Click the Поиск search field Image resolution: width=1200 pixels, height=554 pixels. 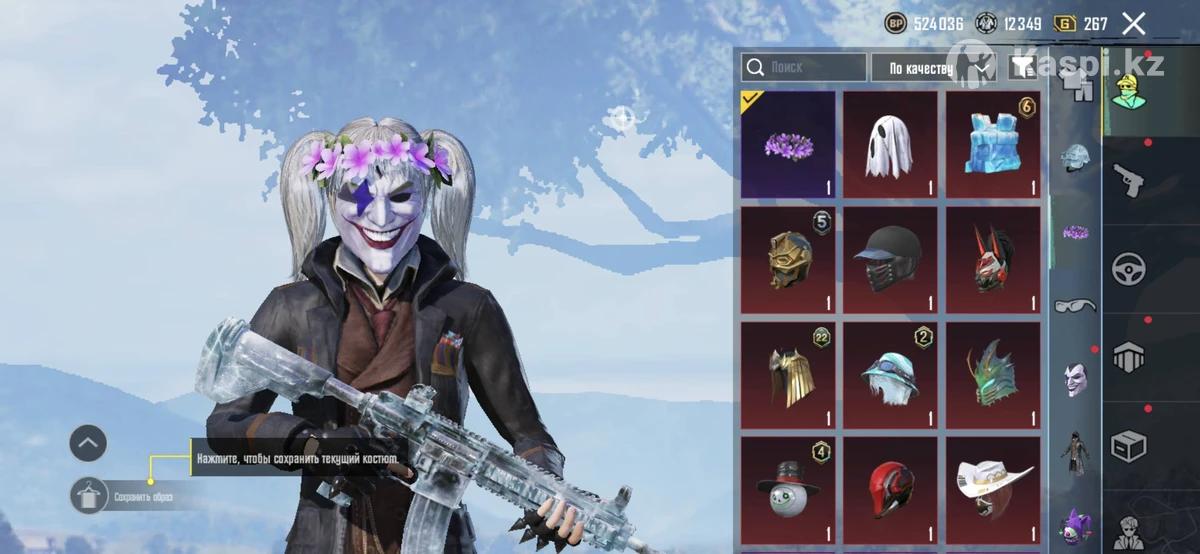tap(804, 67)
